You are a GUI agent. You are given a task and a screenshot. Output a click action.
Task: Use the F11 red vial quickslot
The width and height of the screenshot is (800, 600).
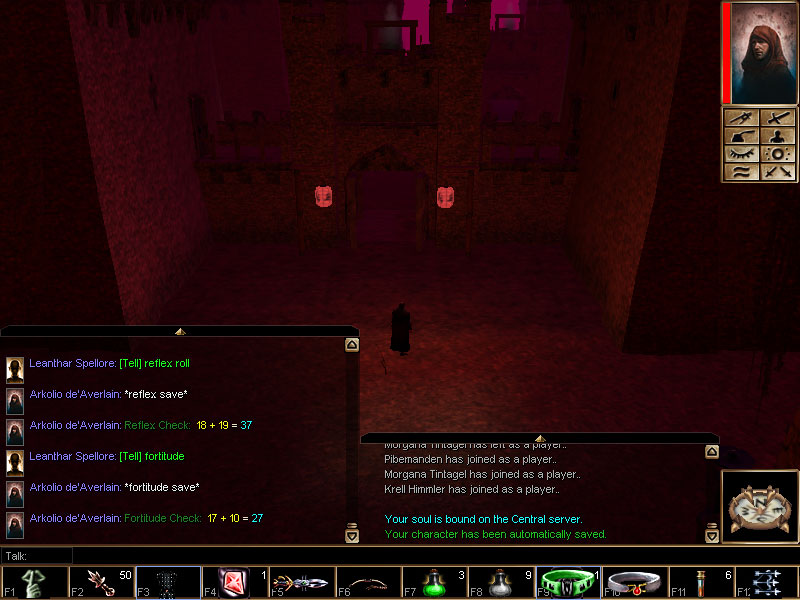702,582
